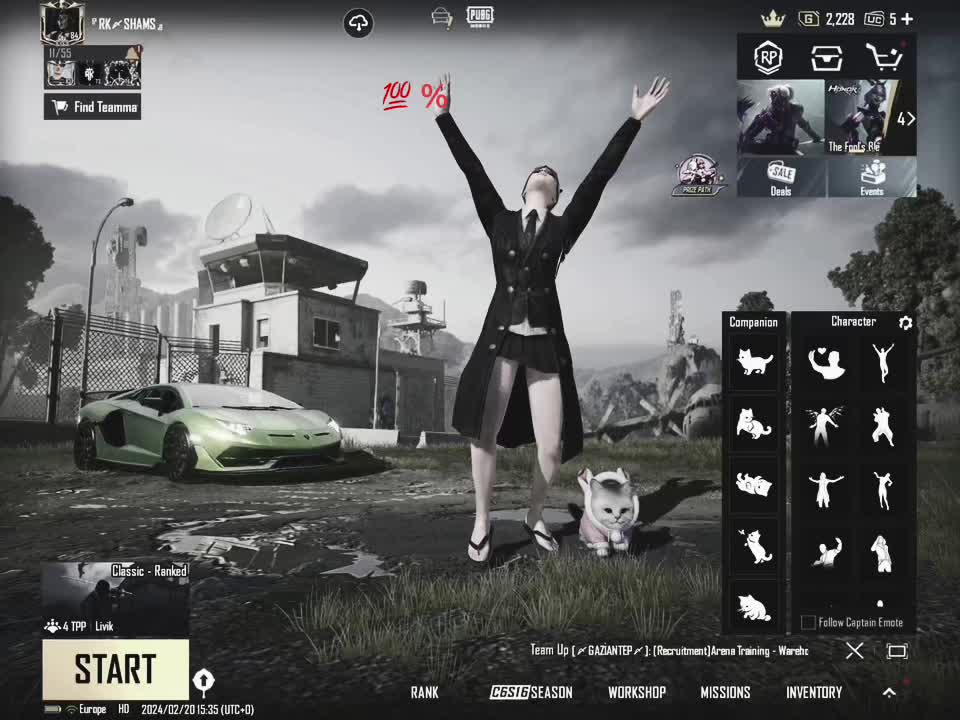This screenshot has height=720, width=960.
Task: Open the Deals sale panel
Action: [x=781, y=177]
